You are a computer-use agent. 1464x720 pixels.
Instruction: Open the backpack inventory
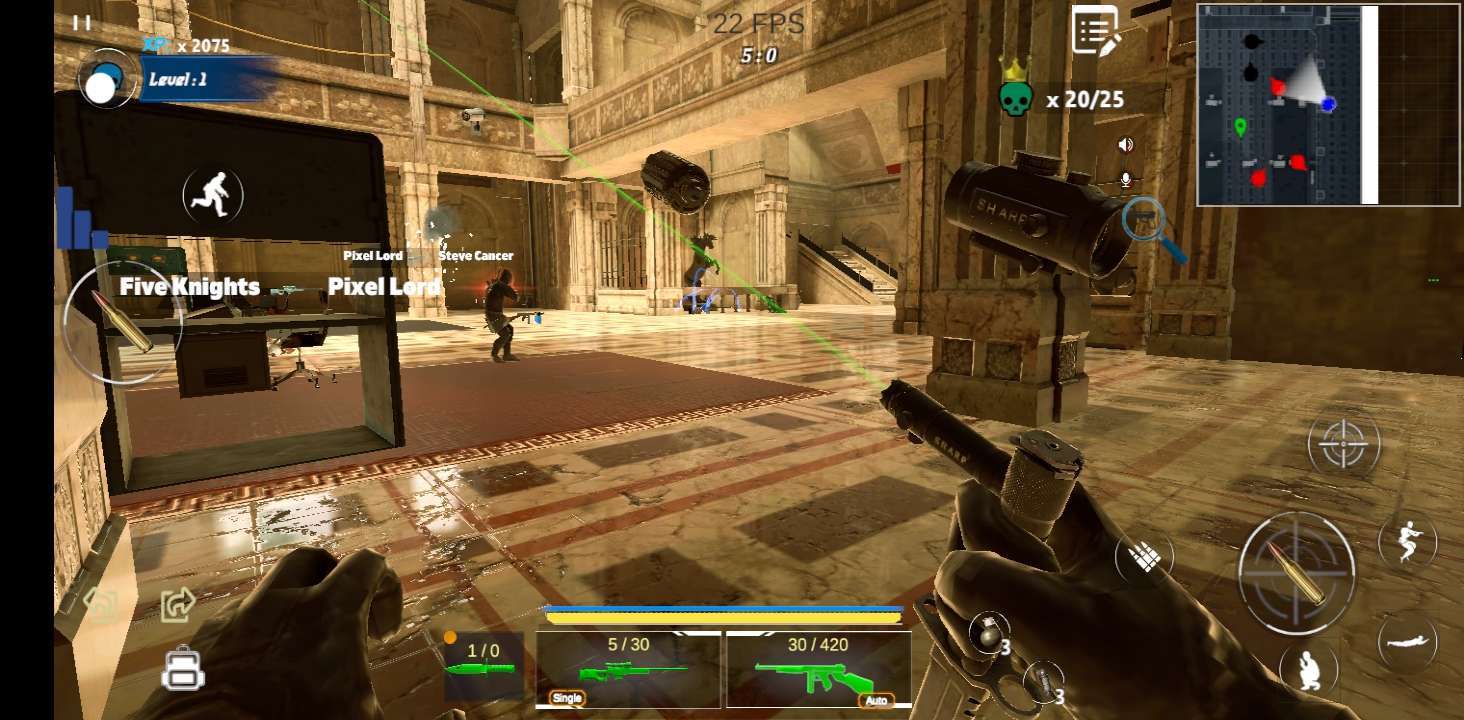pyautogui.click(x=183, y=669)
